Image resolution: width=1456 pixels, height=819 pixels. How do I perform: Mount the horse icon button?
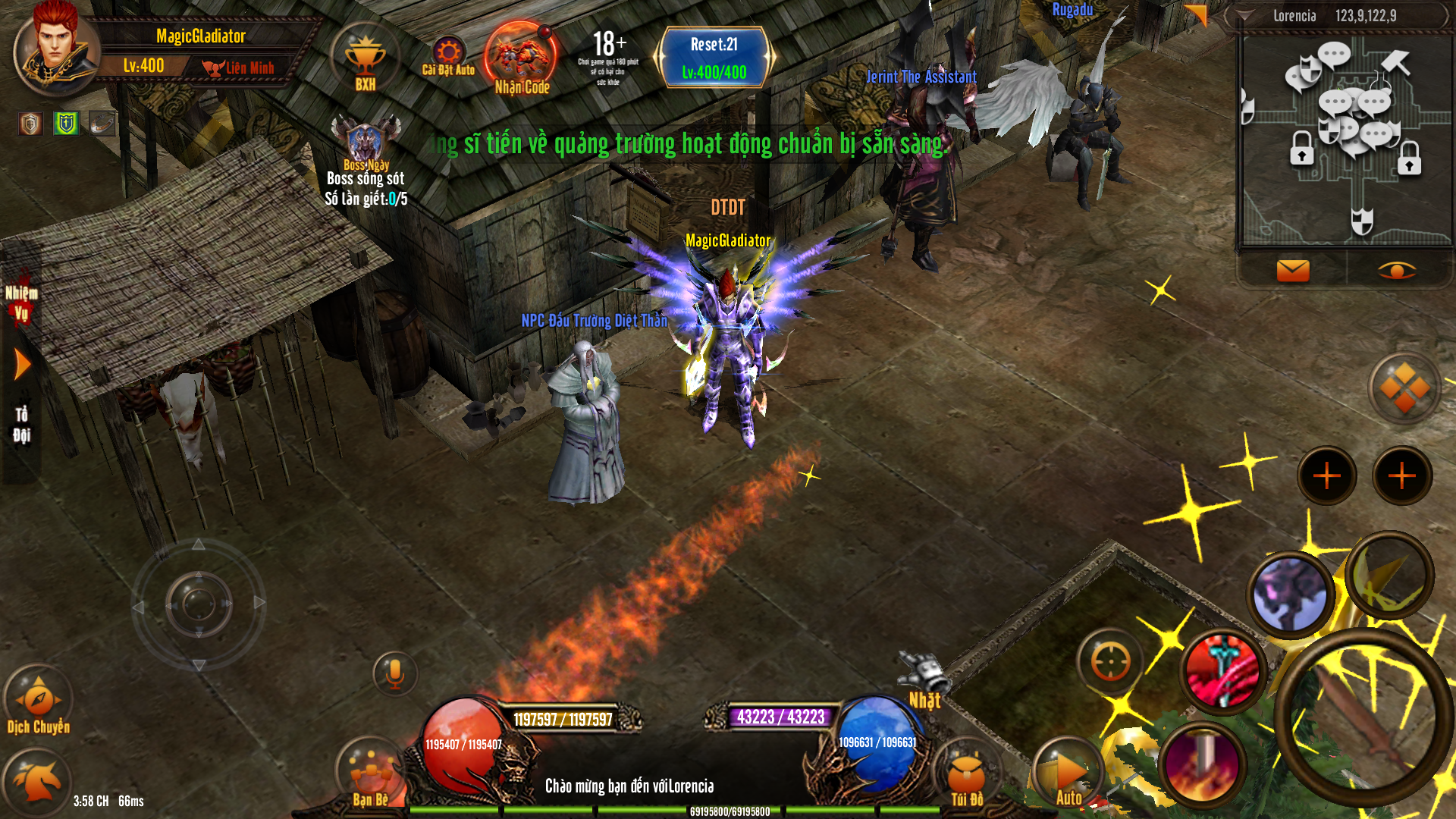(x=36, y=783)
